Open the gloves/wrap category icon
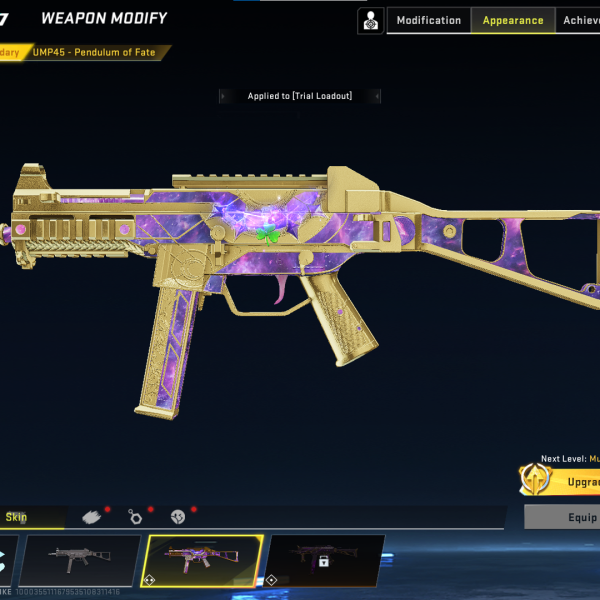Image resolution: width=600 pixels, height=600 pixels. point(92,516)
